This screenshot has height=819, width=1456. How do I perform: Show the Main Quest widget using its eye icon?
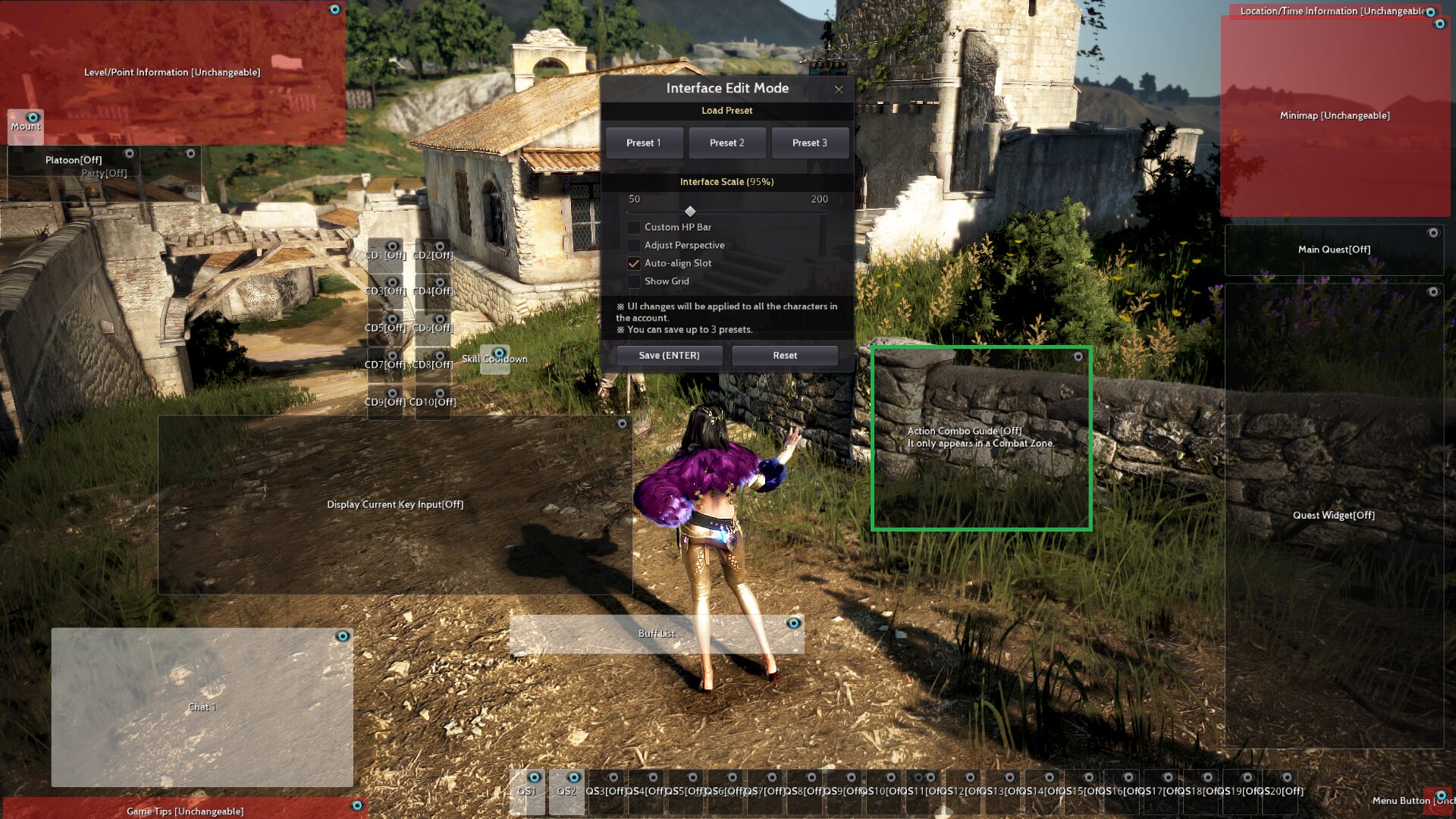[1432, 233]
